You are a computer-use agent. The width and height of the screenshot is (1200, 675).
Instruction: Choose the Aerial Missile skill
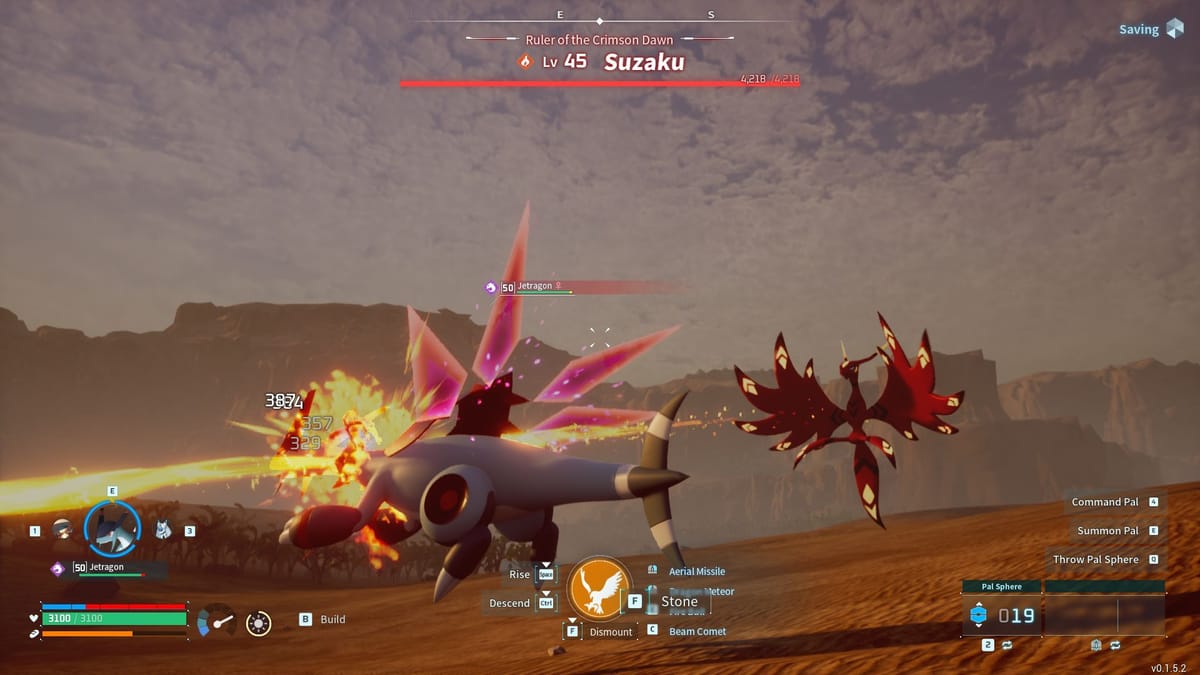pos(696,571)
